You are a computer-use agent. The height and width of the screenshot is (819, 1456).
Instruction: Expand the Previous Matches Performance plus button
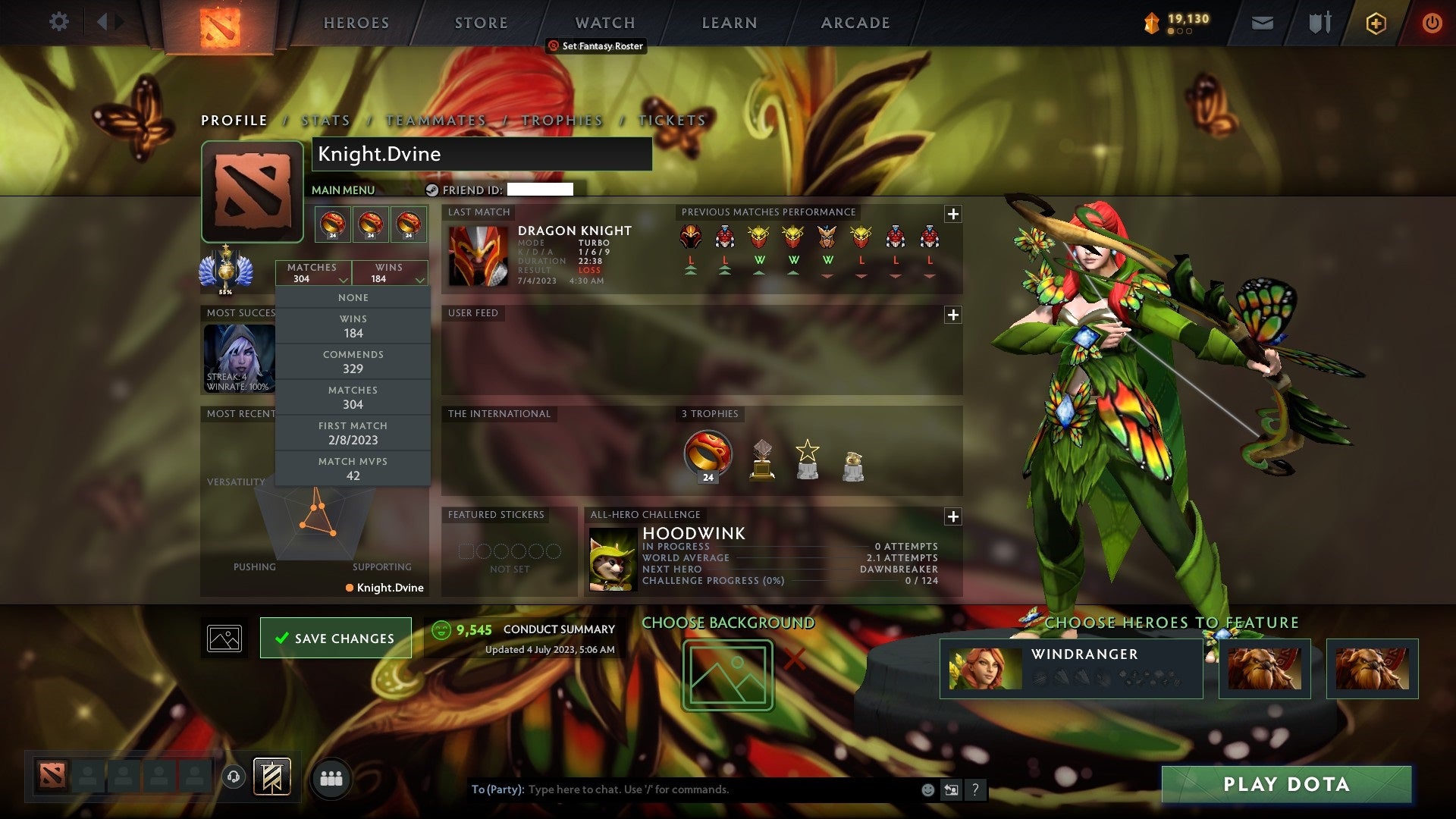pos(953,215)
